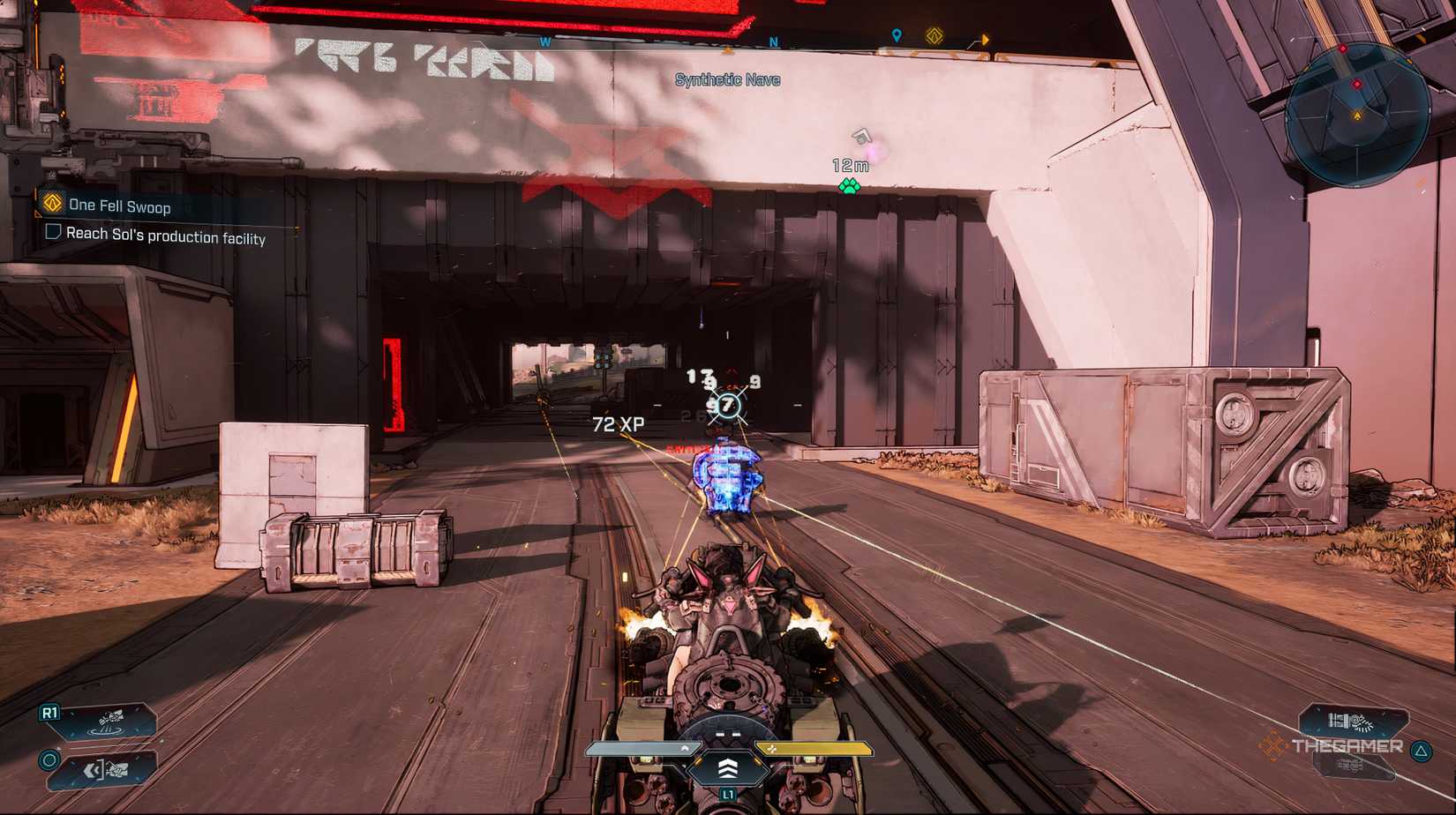Click the yellow arrow chevron on the compass edge
This screenshot has height=815, width=1456.
tap(986, 38)
